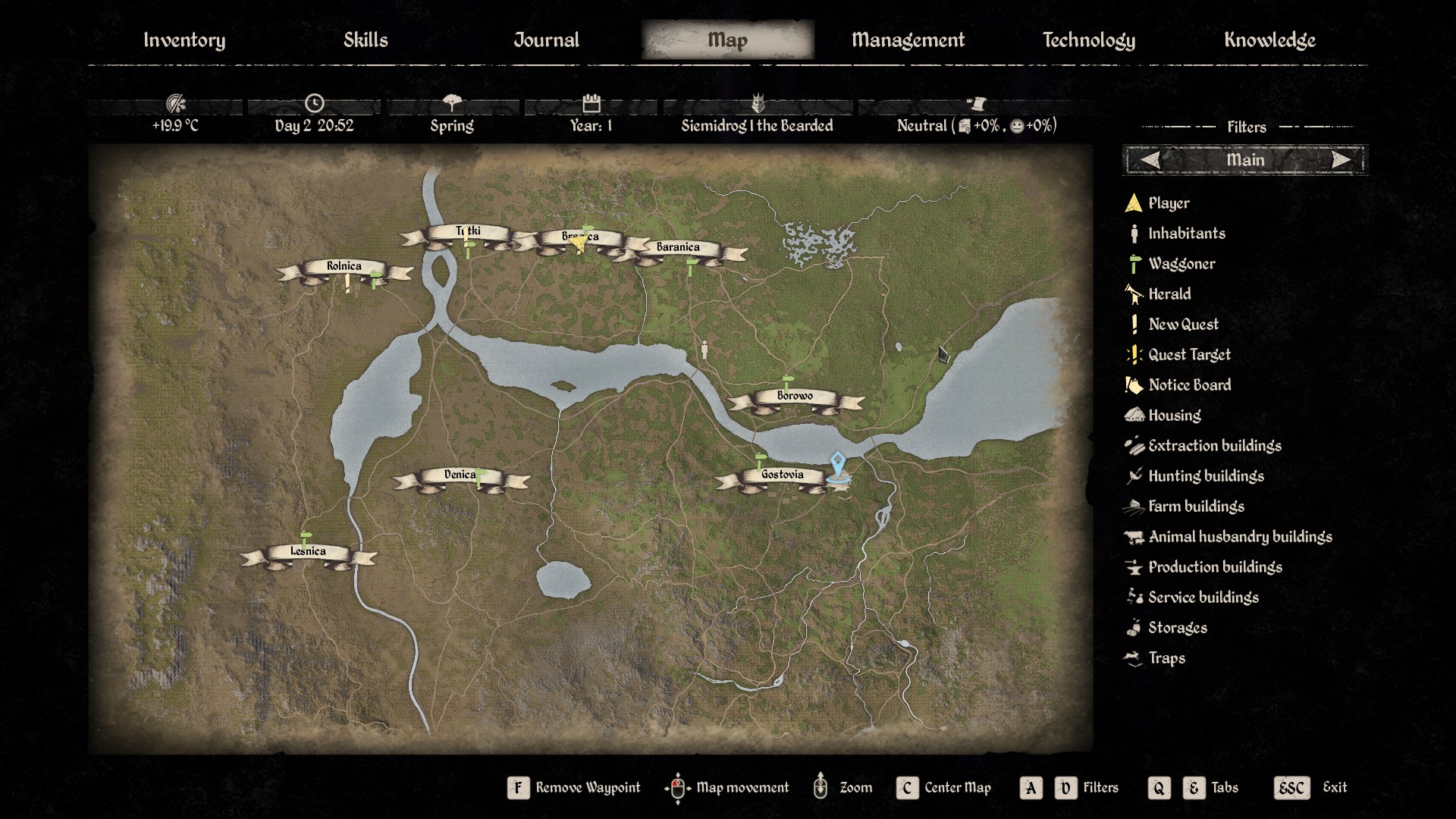Toggle the Herald filter entry
This screenshot has width=1456, height=819.
(x=1169, y=294)
